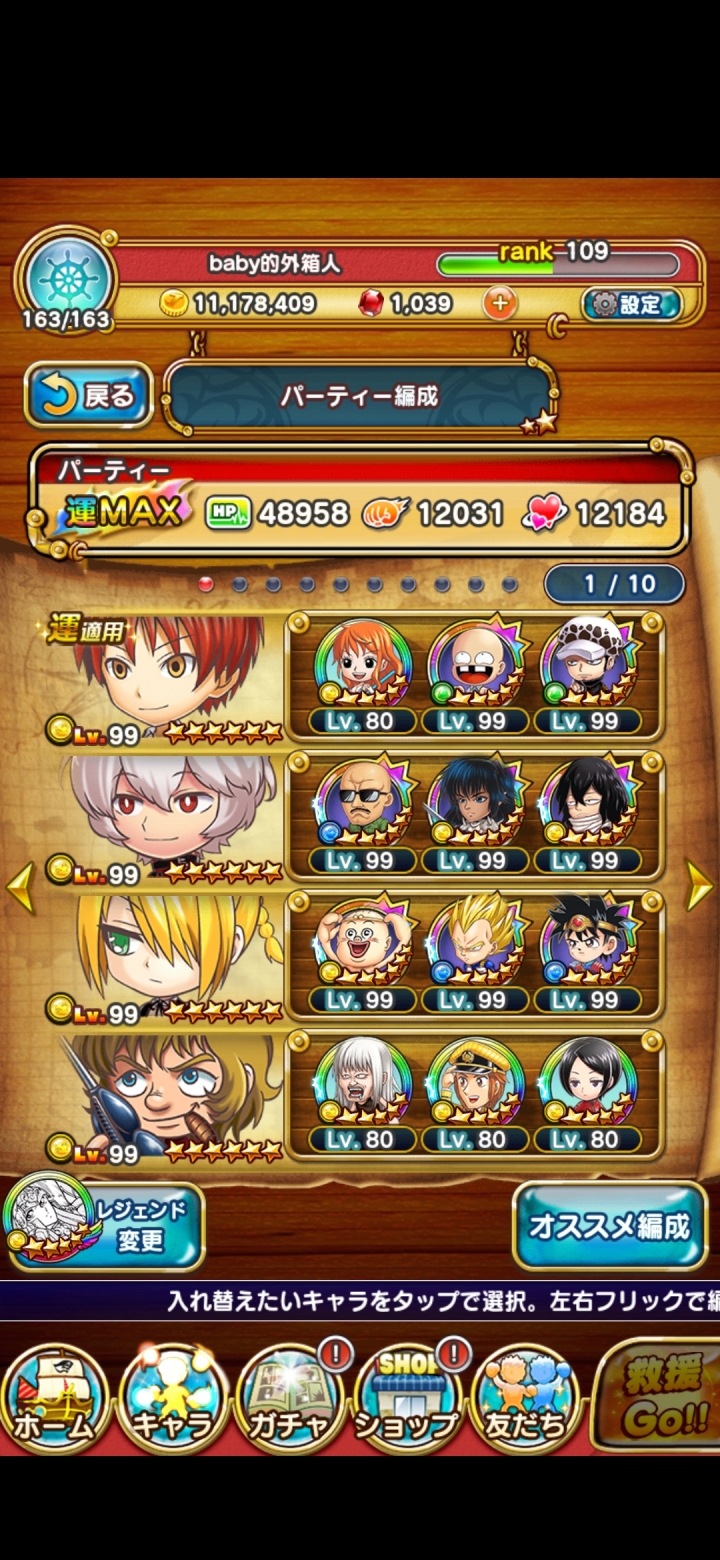Tap the orange plus to add gems
720x1560 pixels.
pyautogui.click(x=500, y=303)
